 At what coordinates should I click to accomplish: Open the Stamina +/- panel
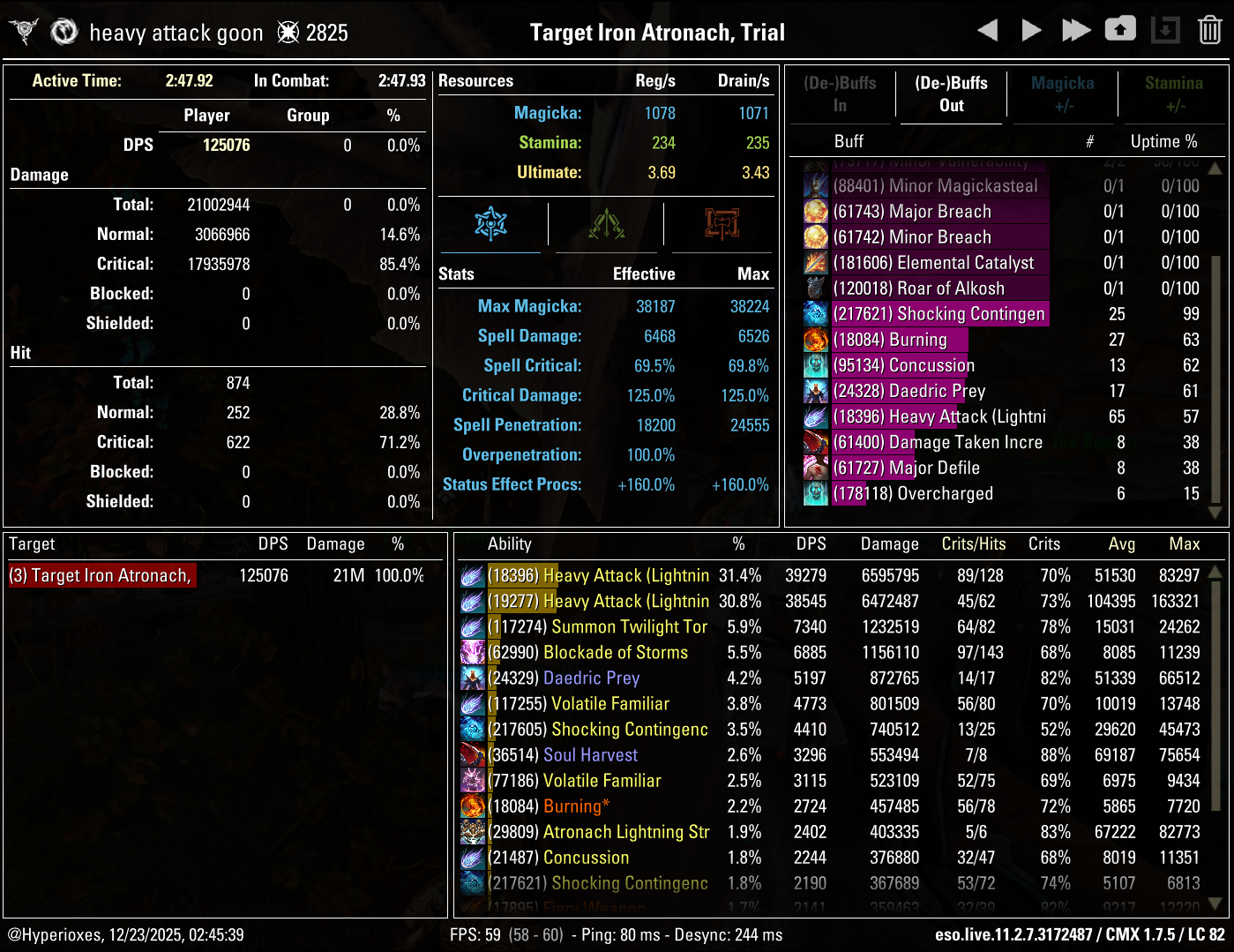point(1174,94)
